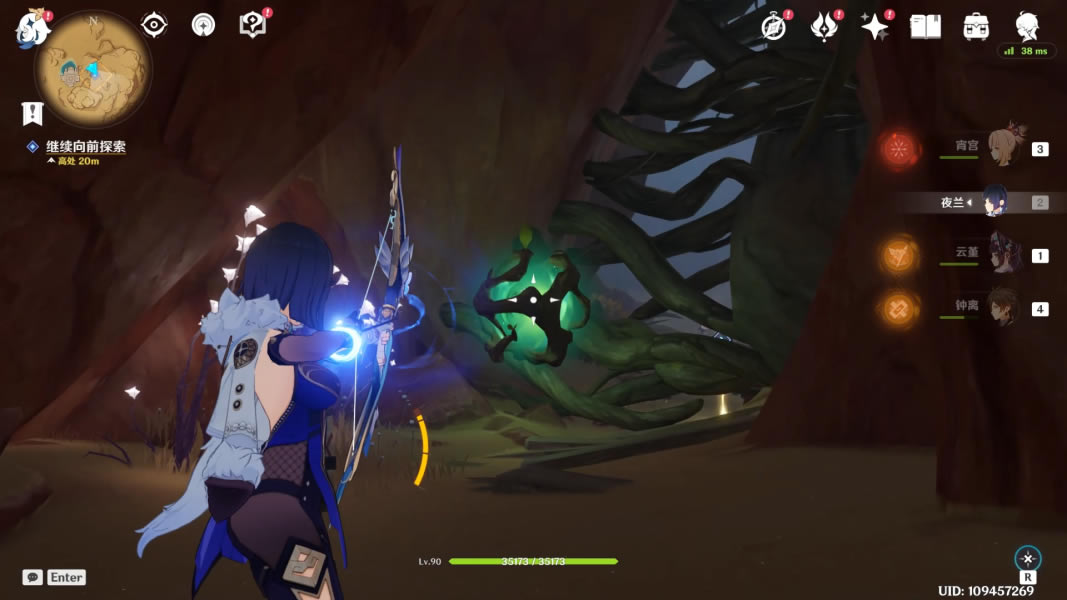
Task: Open the map via the minimap
Action: pyautogui.click(x=91, y=72)
